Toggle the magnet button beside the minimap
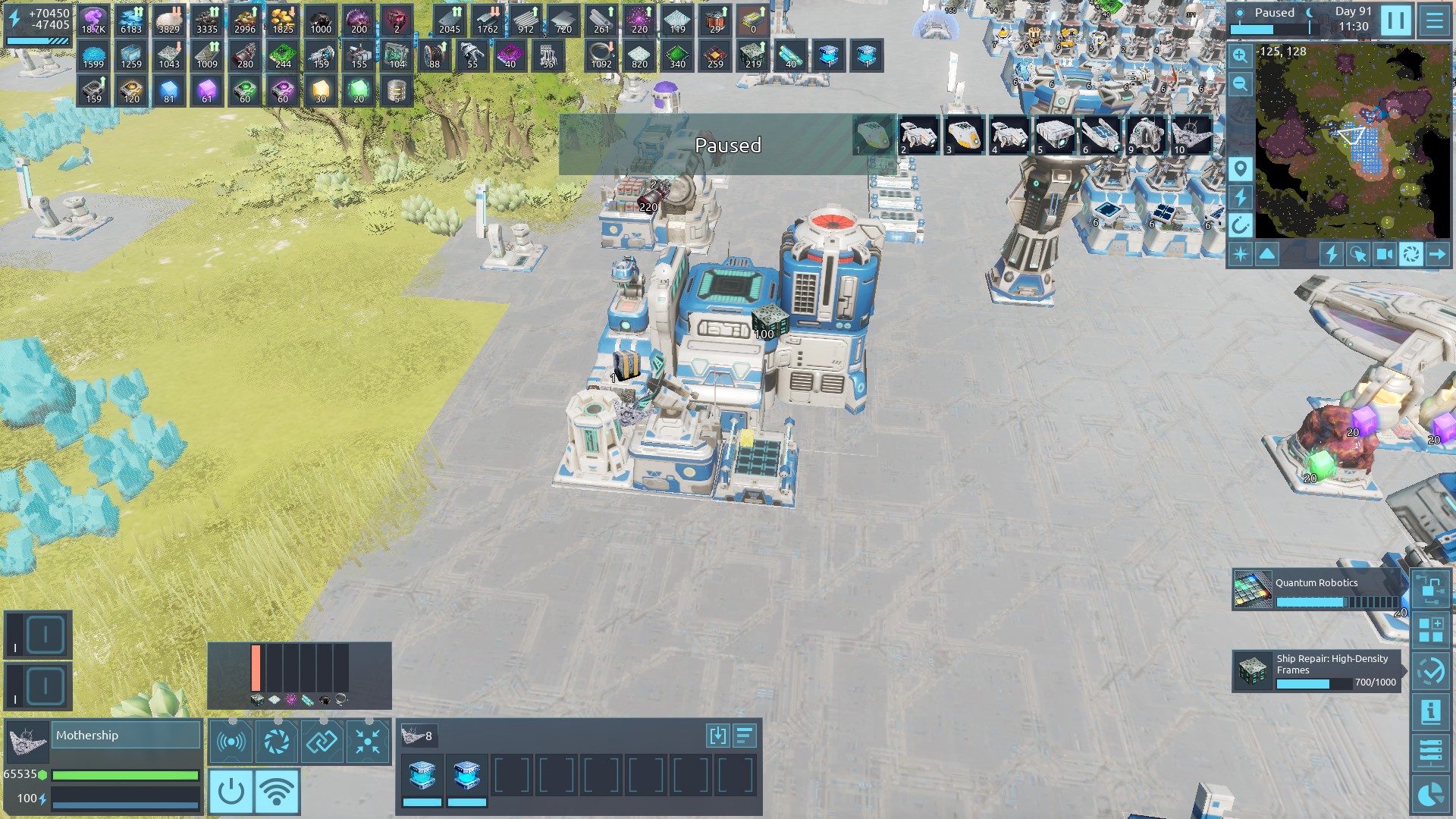Screen dimensions: 1456x819 pyautogui.click(x=1240, y=225)
